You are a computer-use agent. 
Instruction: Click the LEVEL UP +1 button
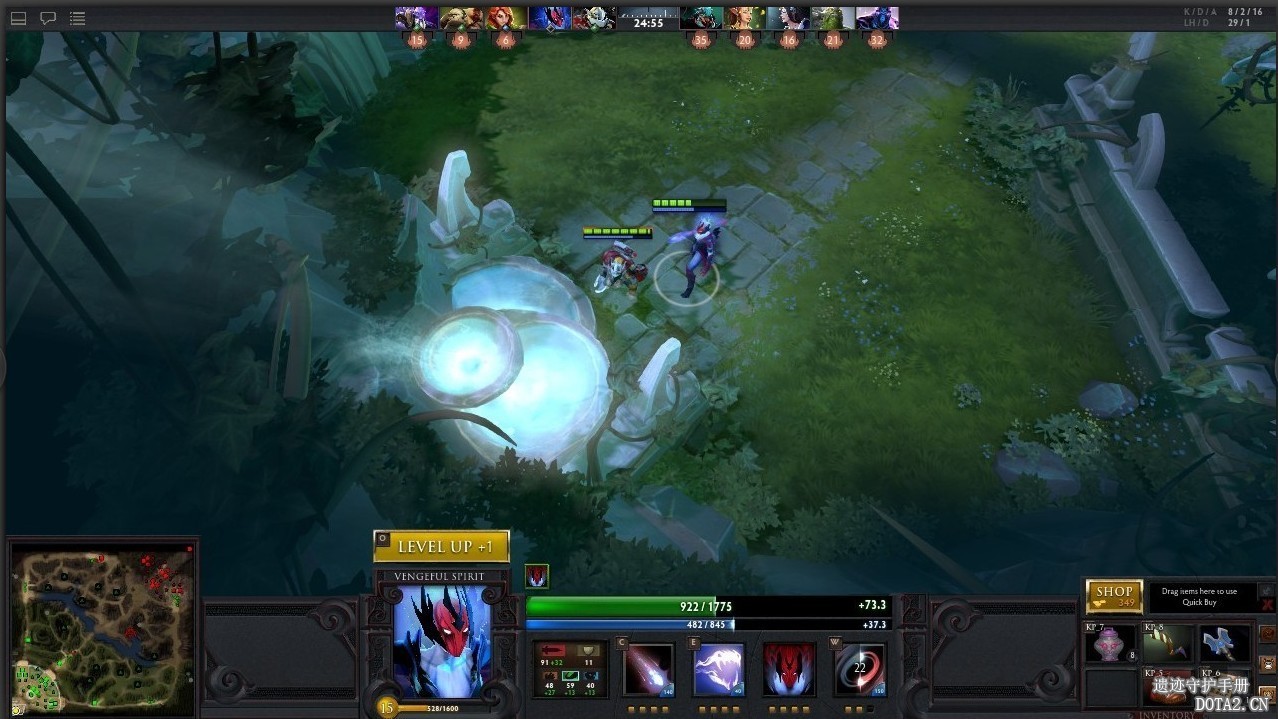[x=441, y=546]
